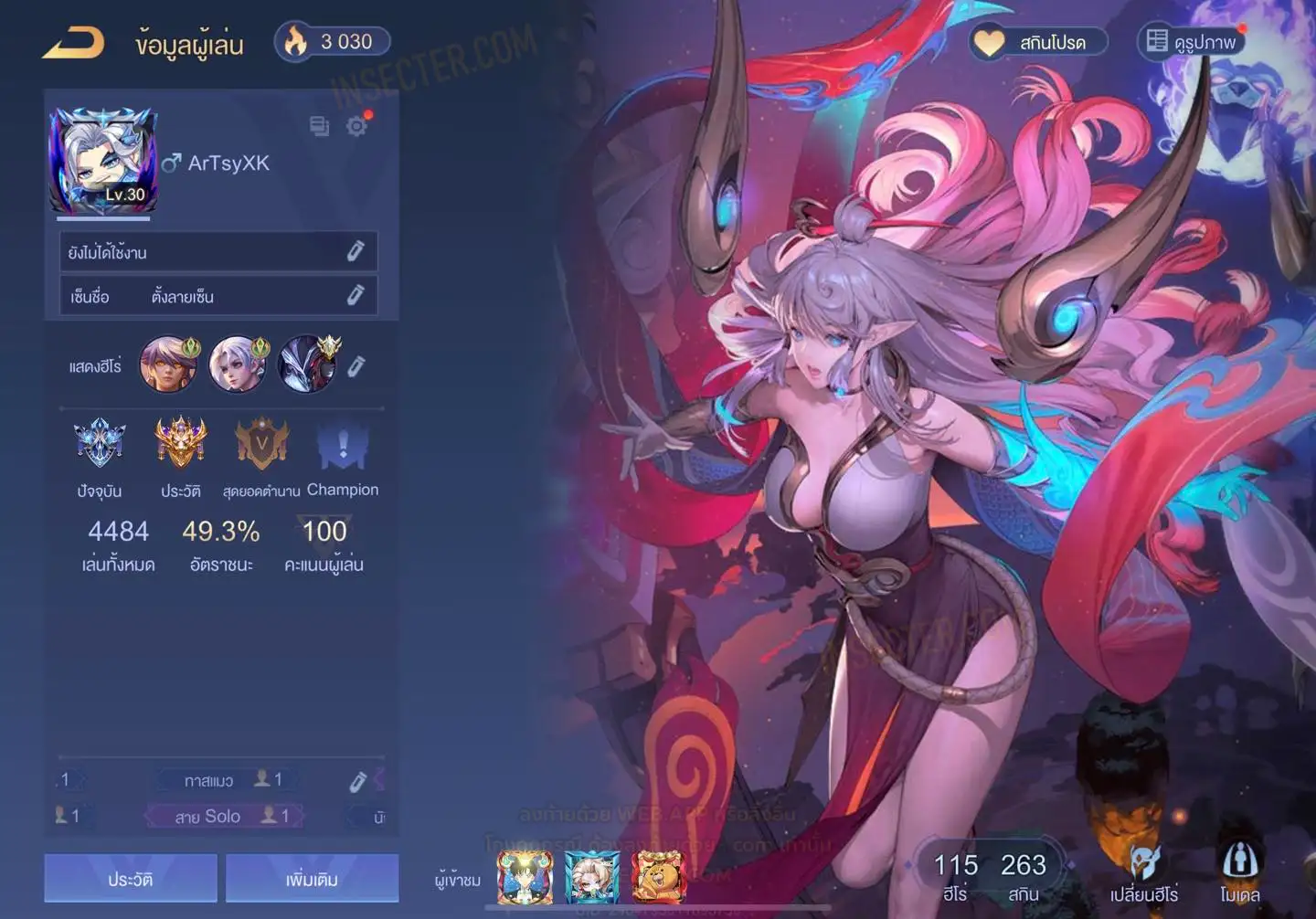
Task: Select the Champion badge
Action: point(343,444)
